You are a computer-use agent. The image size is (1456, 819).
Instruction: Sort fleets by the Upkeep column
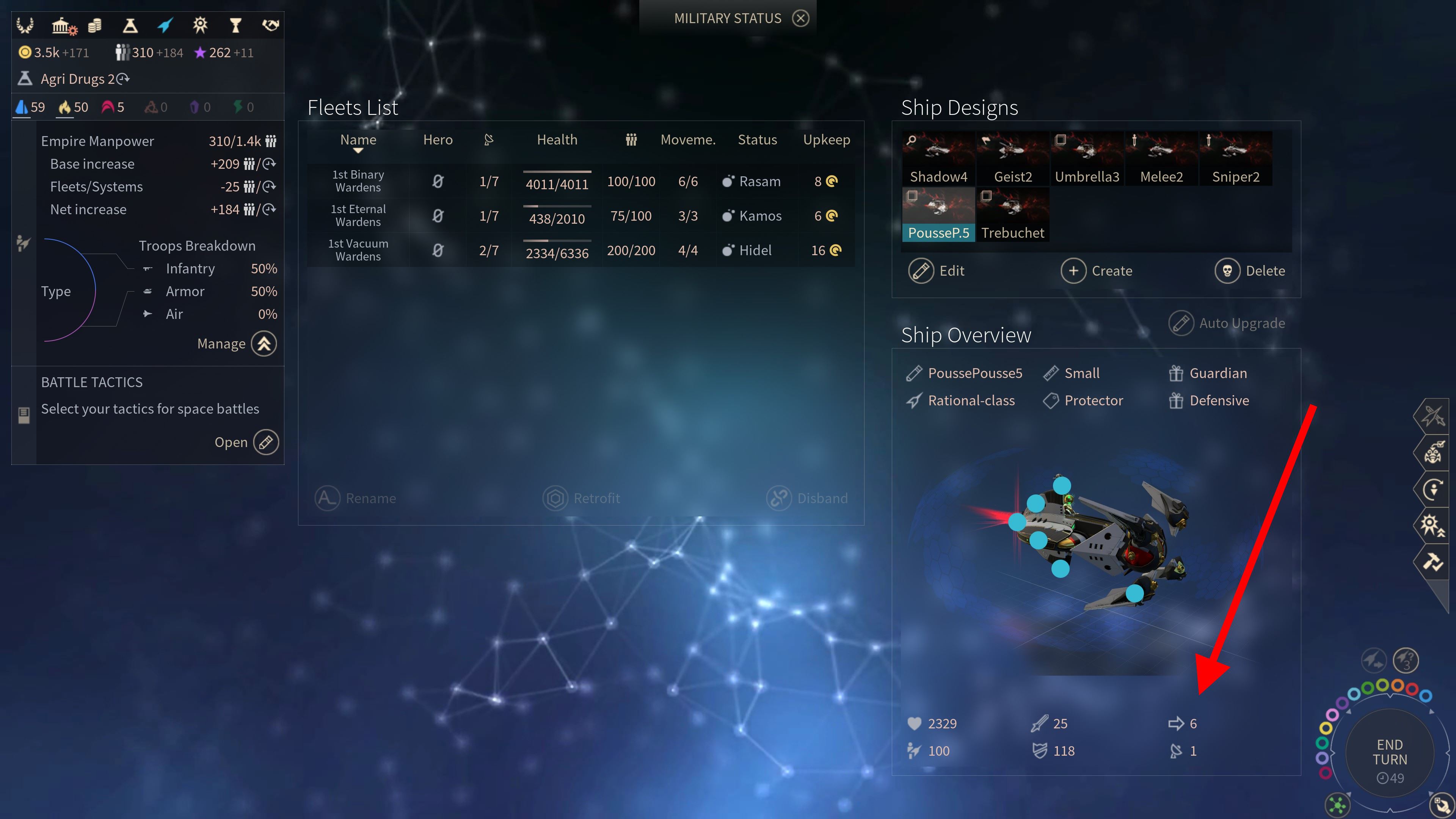pos(826,140)
